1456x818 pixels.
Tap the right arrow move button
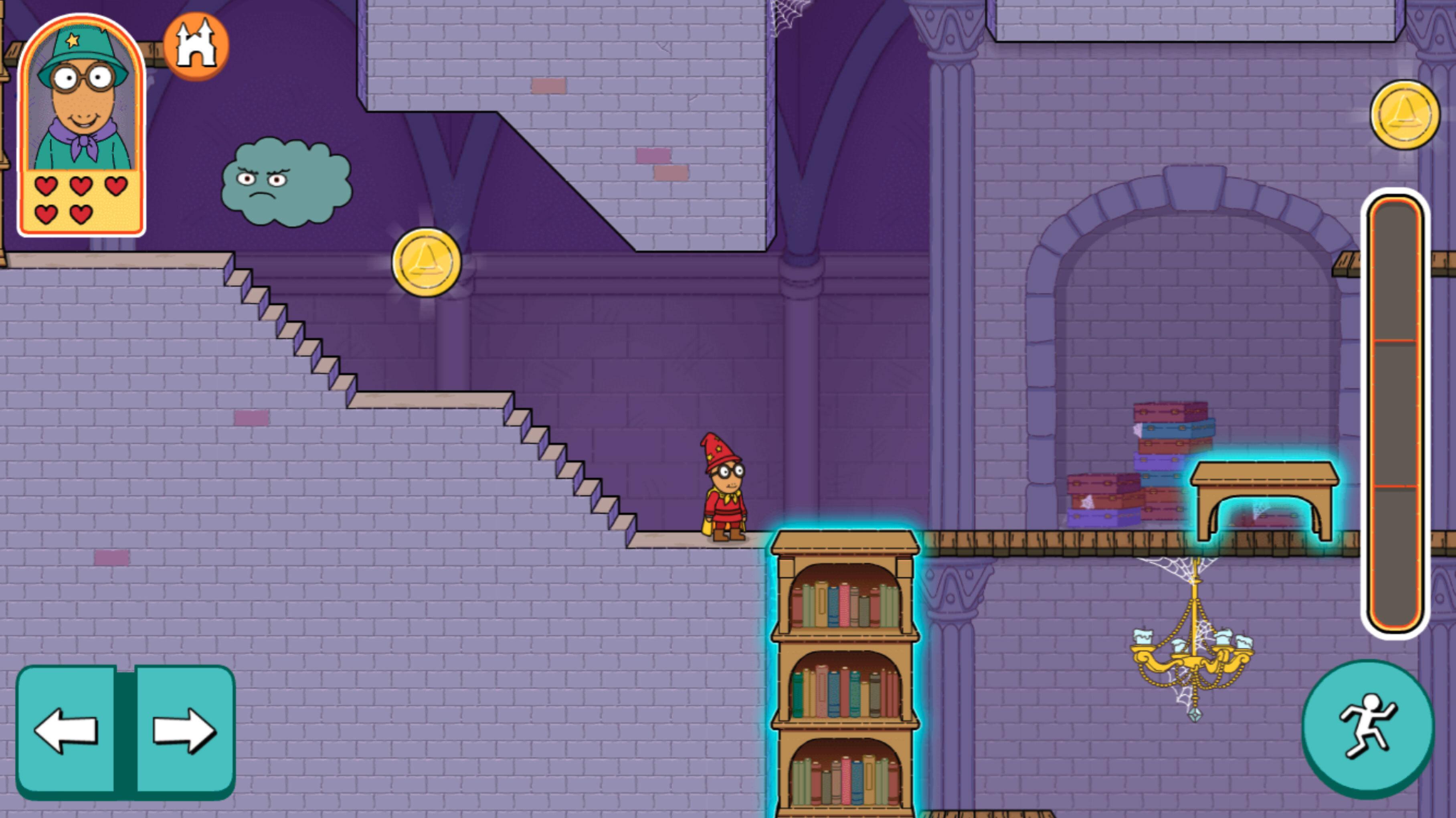pyautogui.click(x=184, y=730)
